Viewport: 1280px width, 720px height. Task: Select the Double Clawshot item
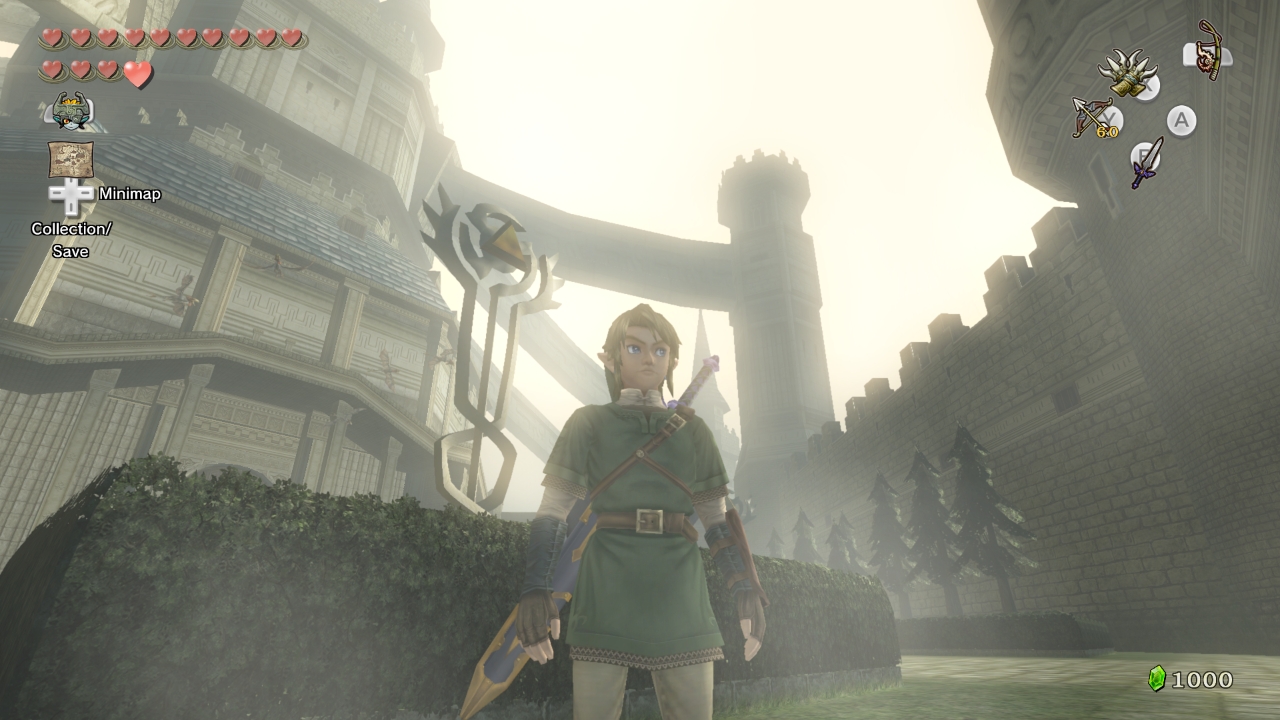(1128, 76)
